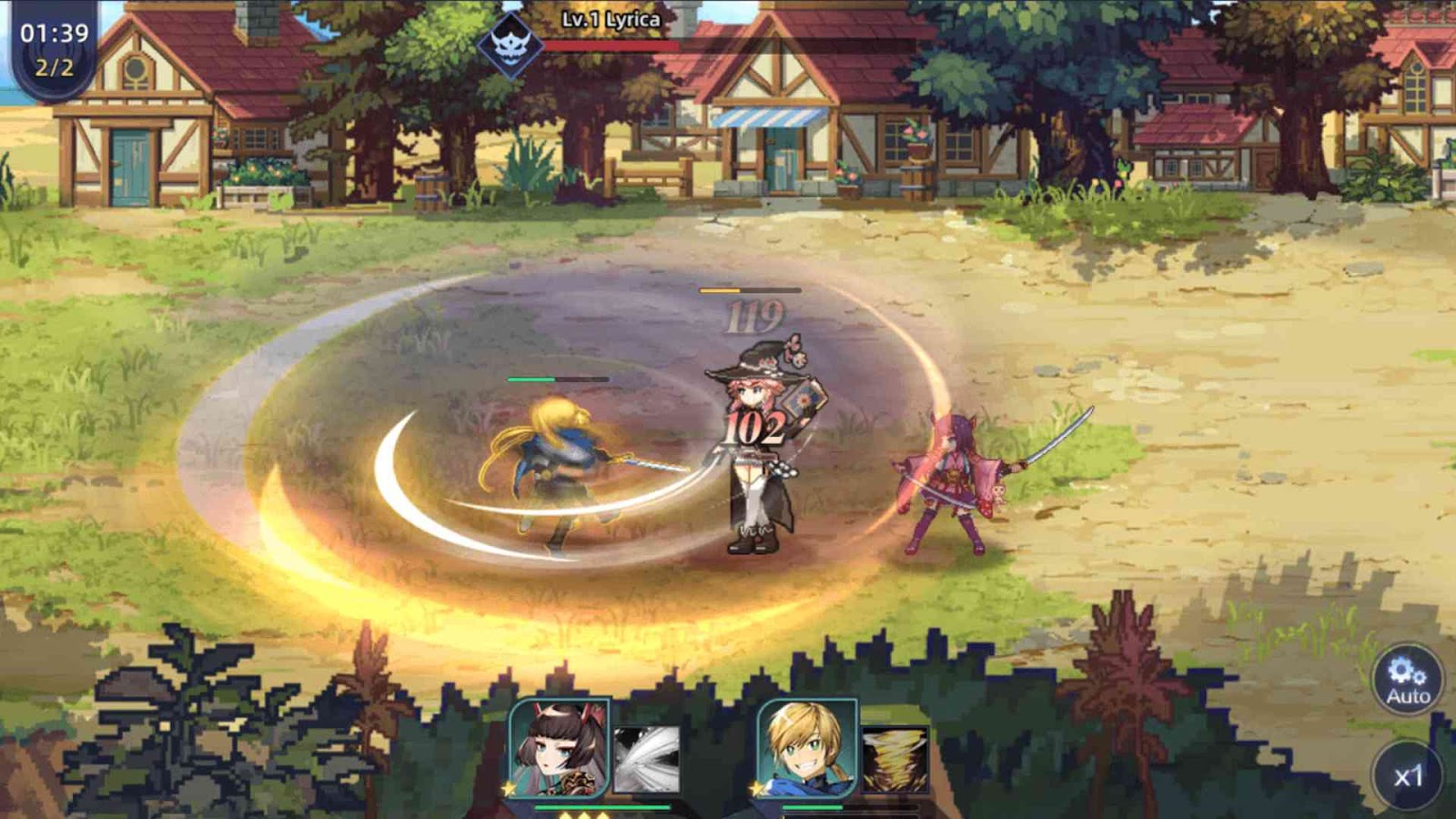
Task: Activate the white slash skill icon
Action: coord(646,758)
